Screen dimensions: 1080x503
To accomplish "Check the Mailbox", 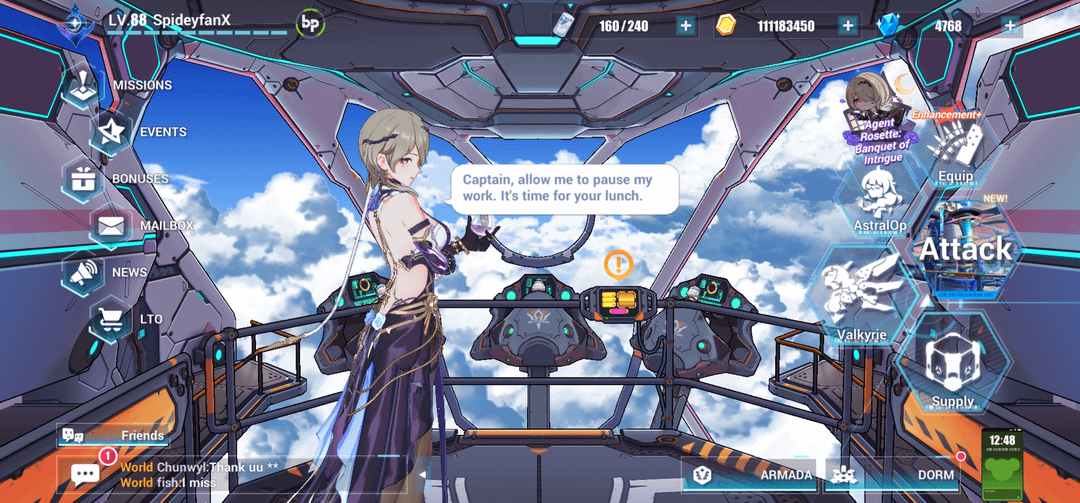I will pyautogui.click(x=112, y=226).
